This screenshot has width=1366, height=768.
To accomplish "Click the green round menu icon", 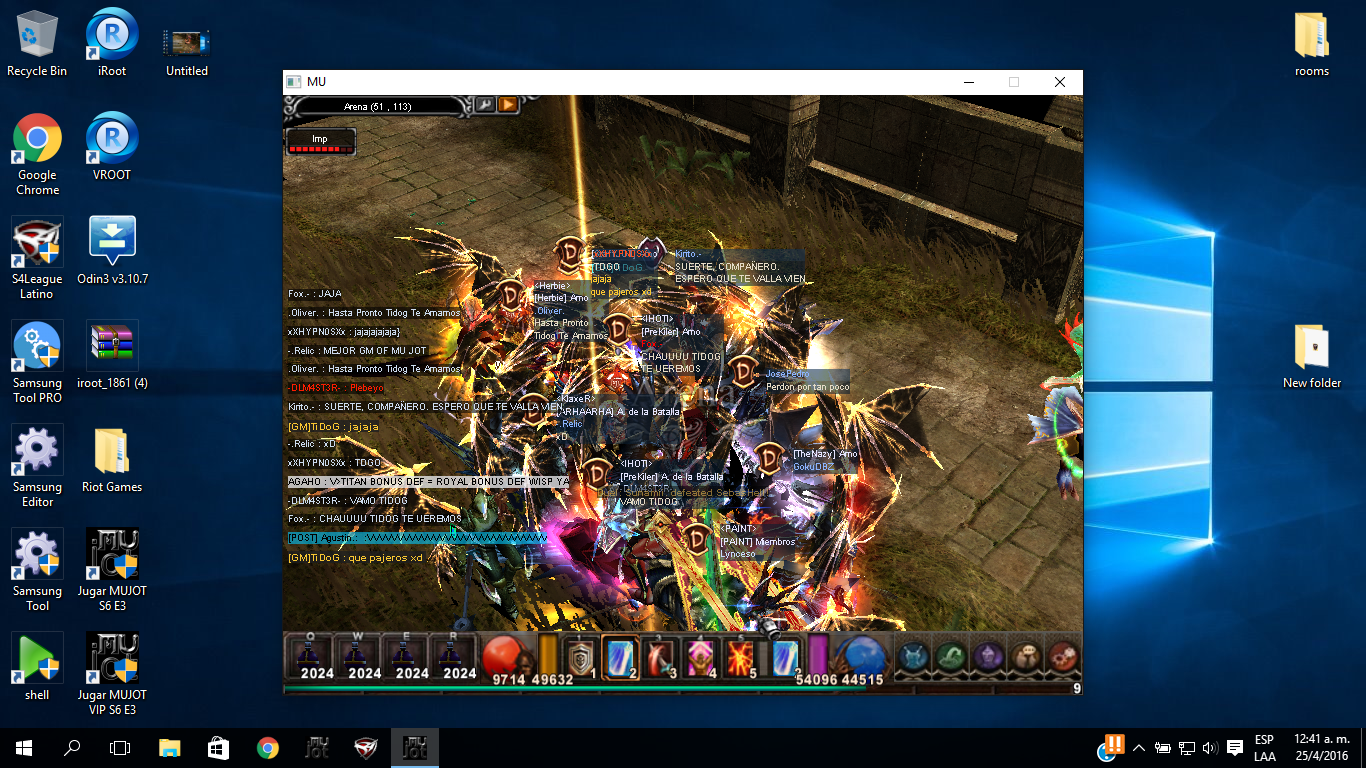I will pyautogui.click(x=950, y=656).
